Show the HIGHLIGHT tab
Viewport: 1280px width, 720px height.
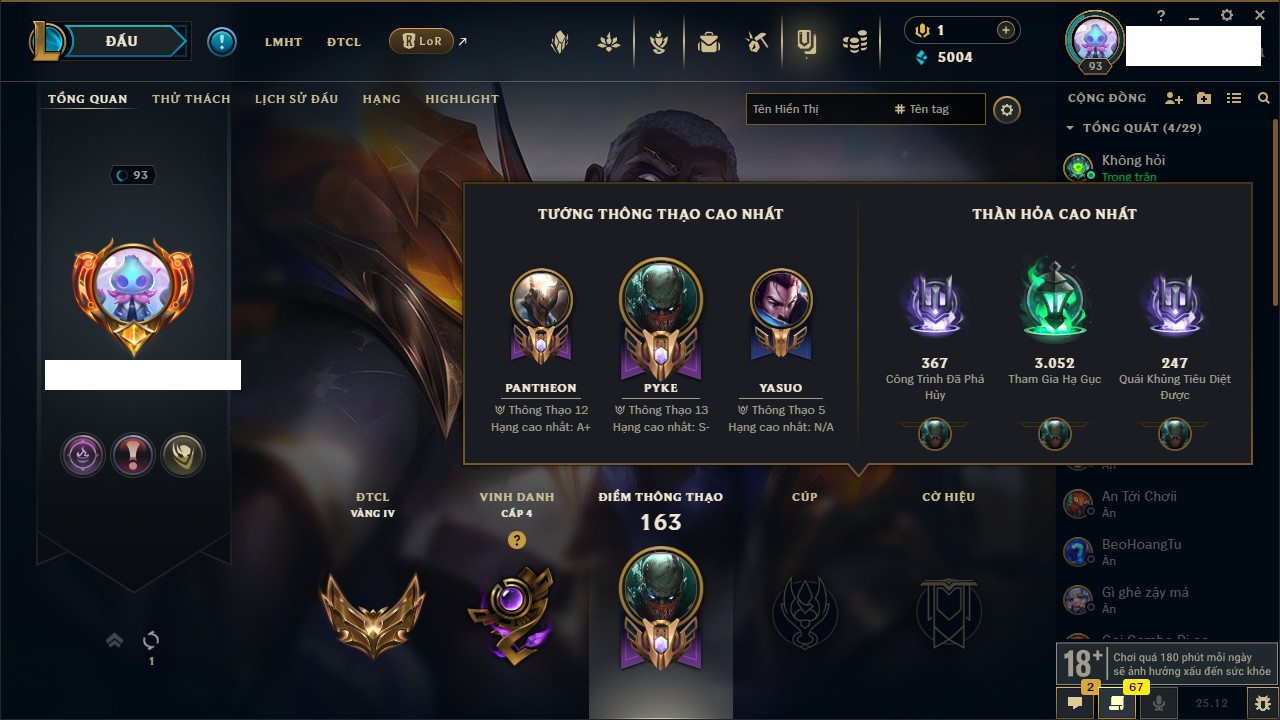coord(461,99)
